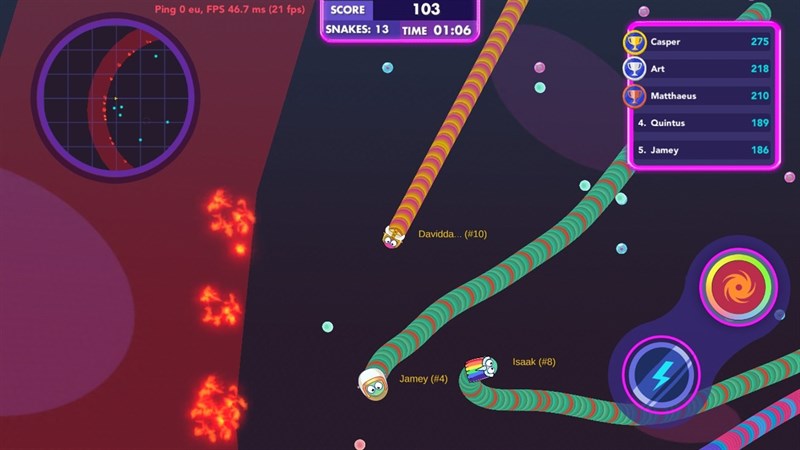Pick Jamey's fifth-place leaderboard row
This screenshot has height=450, width=800.
702,150
